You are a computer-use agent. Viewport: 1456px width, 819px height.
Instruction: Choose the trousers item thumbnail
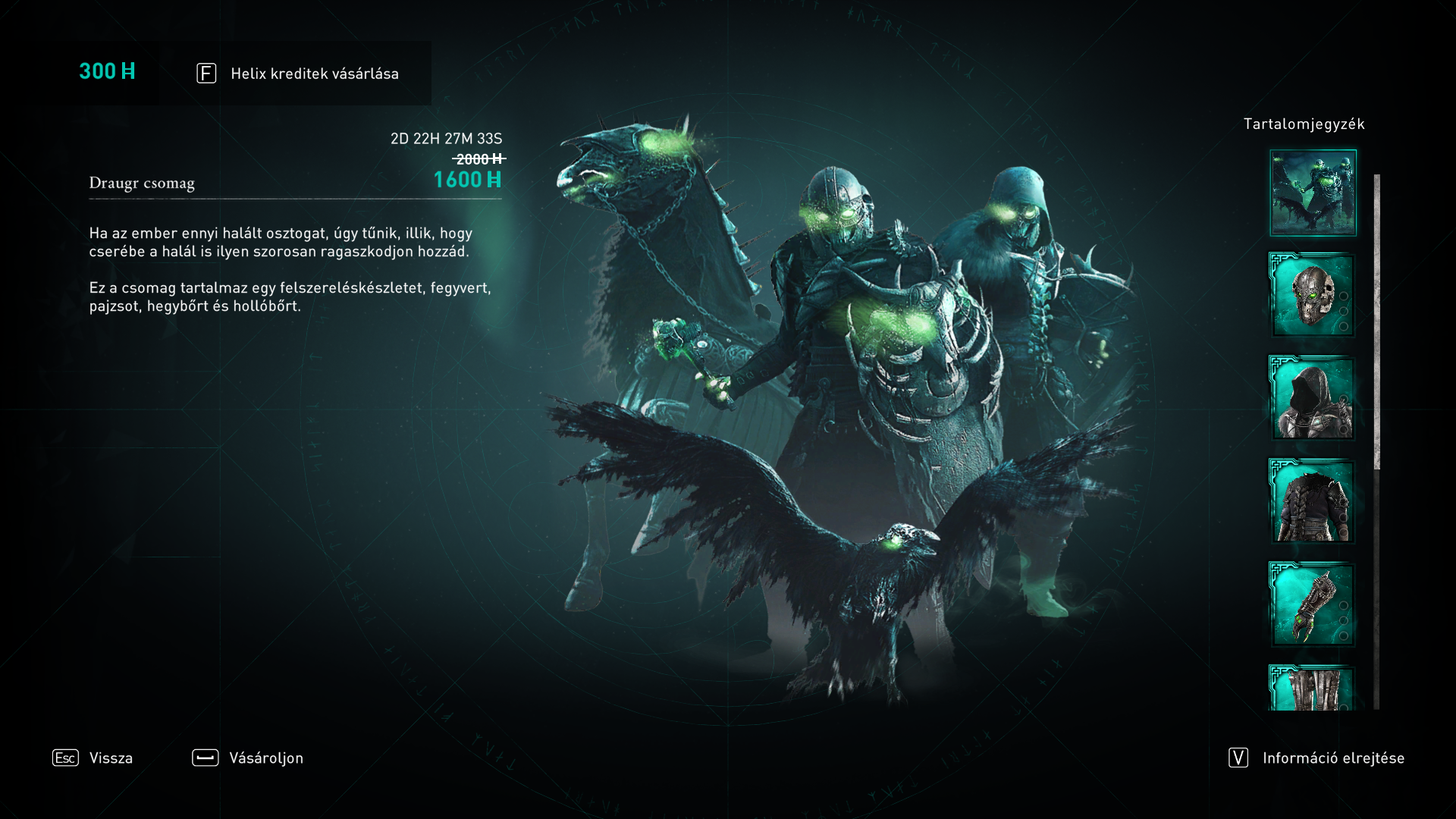pyautogui.click(x=1312, y=689)
